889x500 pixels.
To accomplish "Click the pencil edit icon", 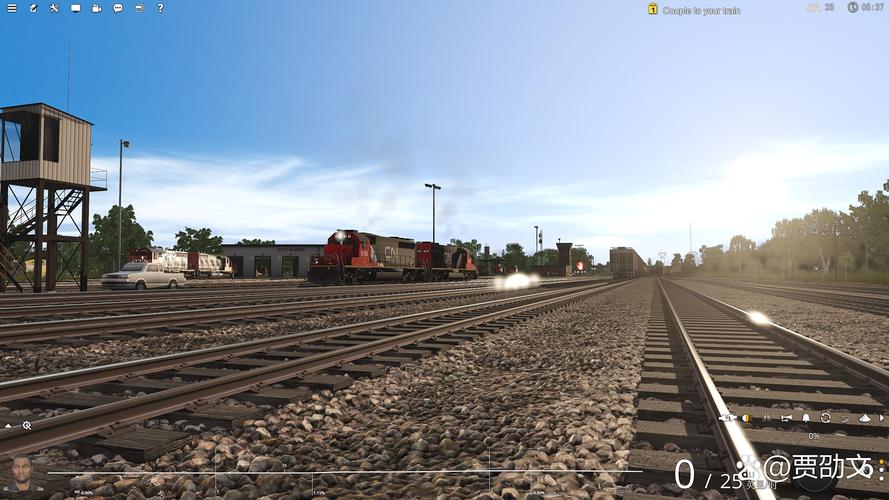I will pos(33,8).
